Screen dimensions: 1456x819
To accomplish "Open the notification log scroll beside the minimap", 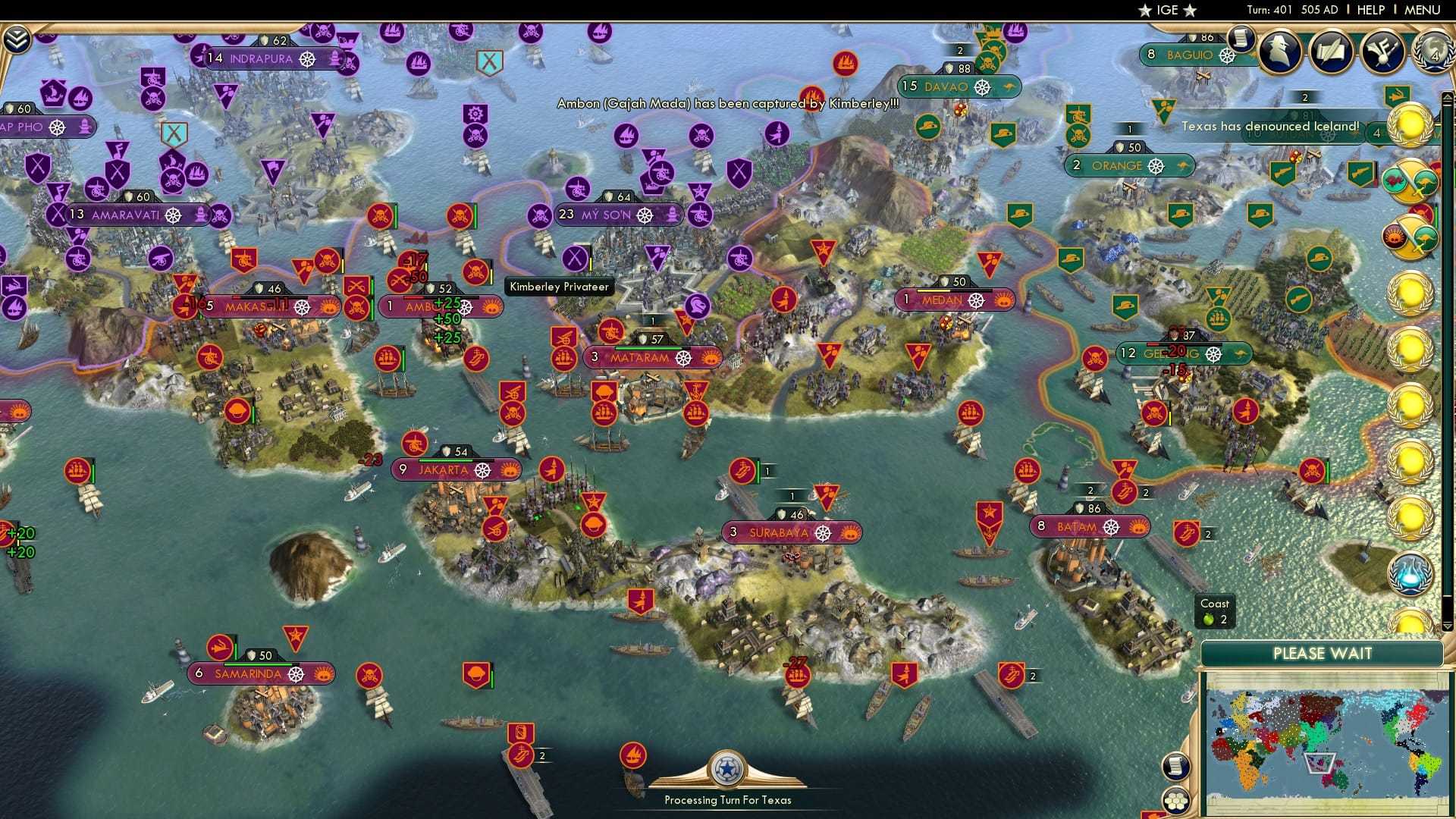I will coord(1177,767).
